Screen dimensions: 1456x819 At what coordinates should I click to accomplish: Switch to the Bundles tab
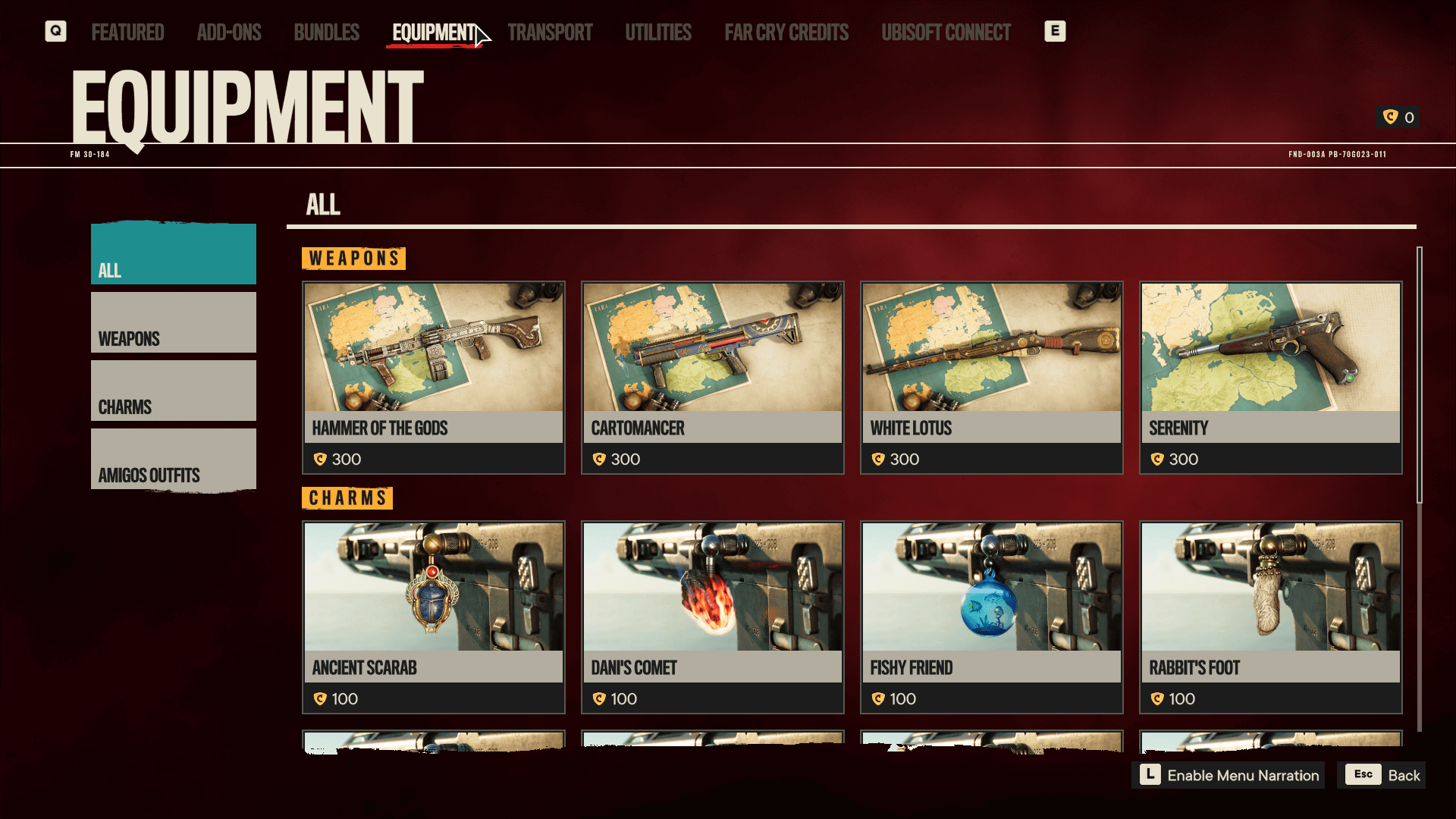coord(326,32)
